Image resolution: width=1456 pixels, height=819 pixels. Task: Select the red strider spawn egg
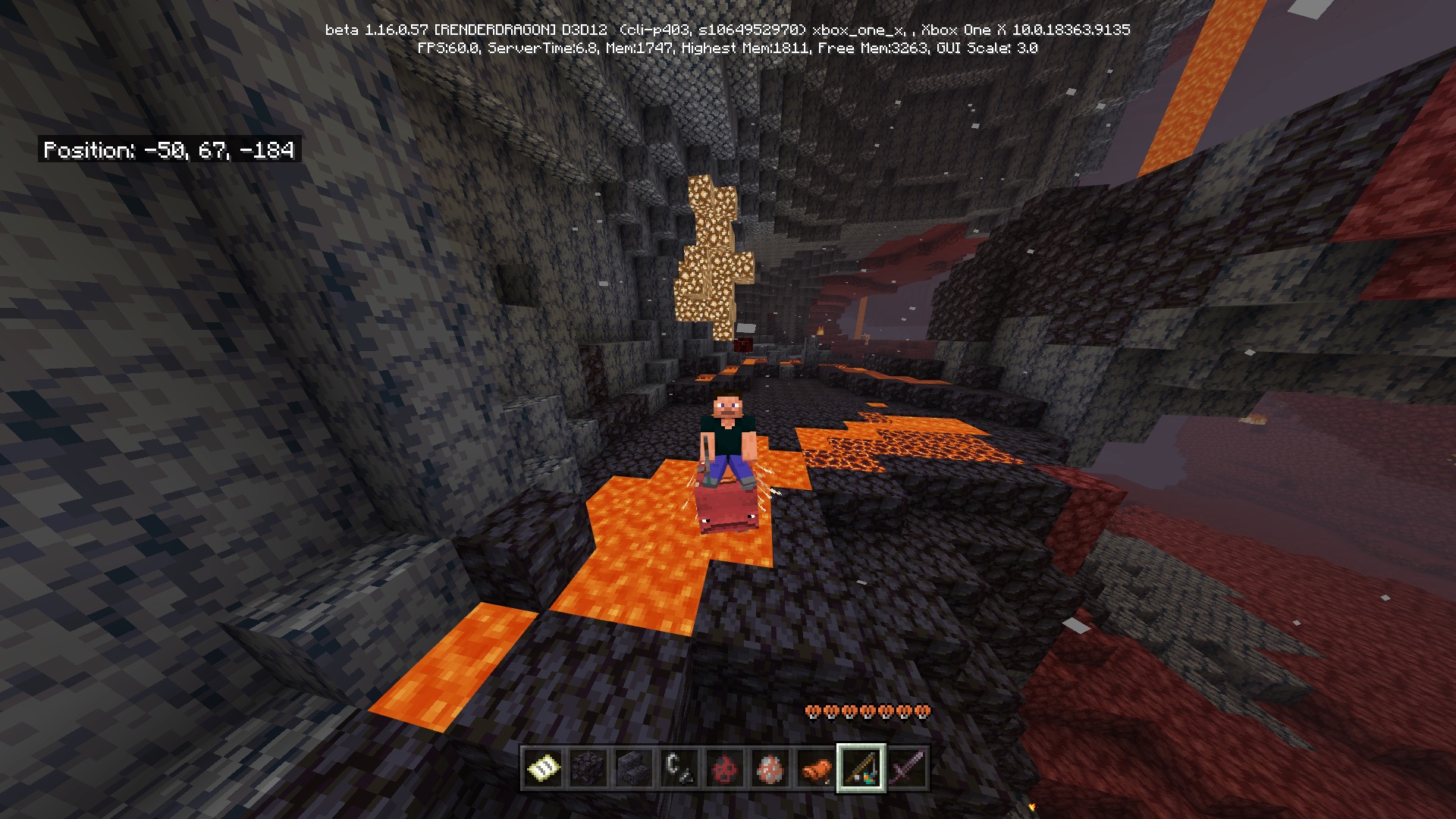click(x=724, y=768)
